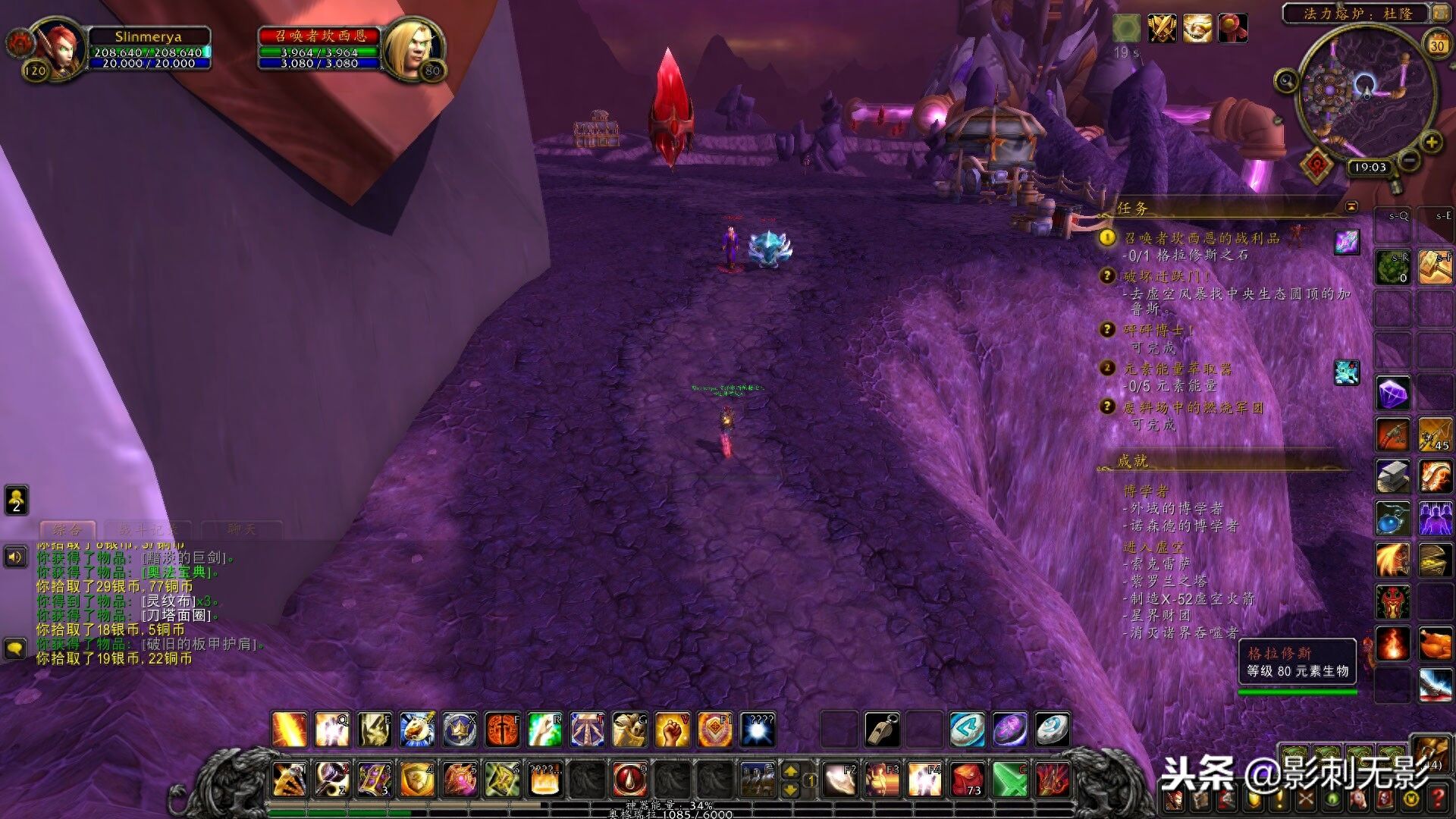Click the target portrait of 召唤者坎西恩

[413, 47]
